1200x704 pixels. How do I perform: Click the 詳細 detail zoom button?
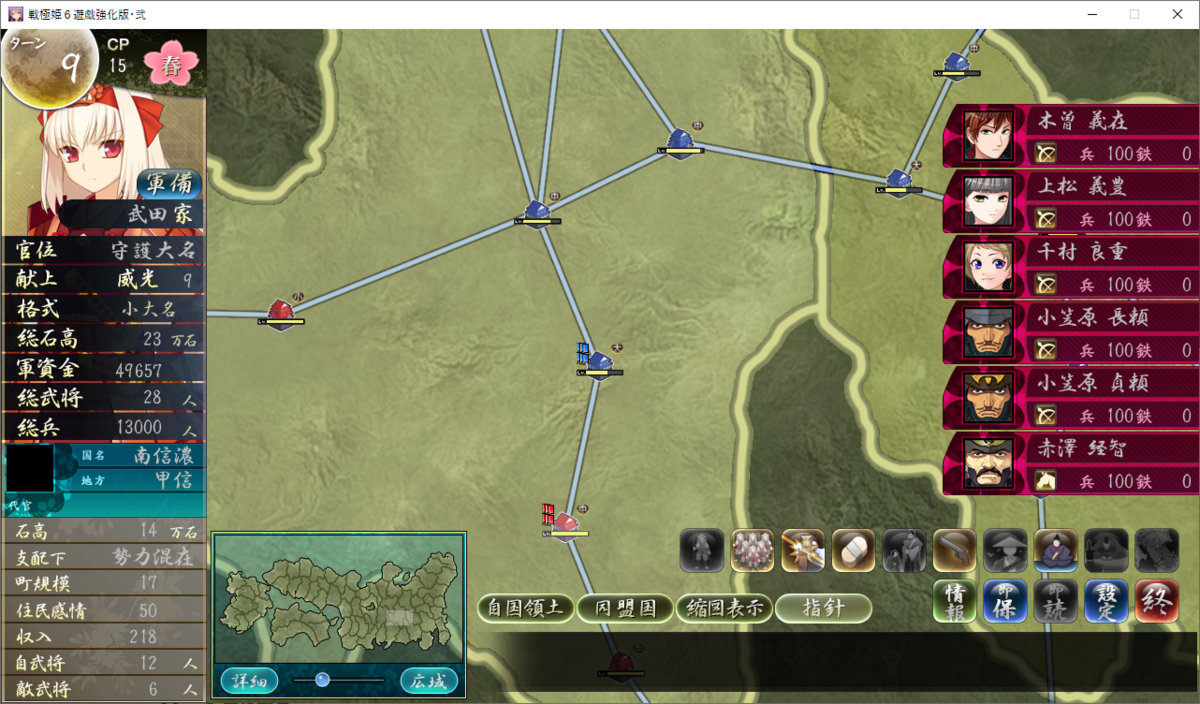click(x=249, y=681)
